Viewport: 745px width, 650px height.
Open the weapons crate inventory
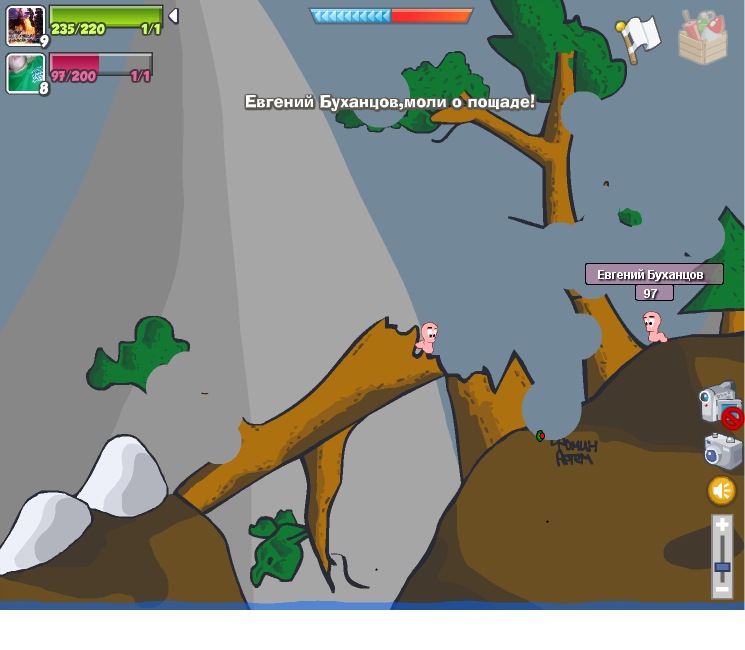(x=703, y=37)
